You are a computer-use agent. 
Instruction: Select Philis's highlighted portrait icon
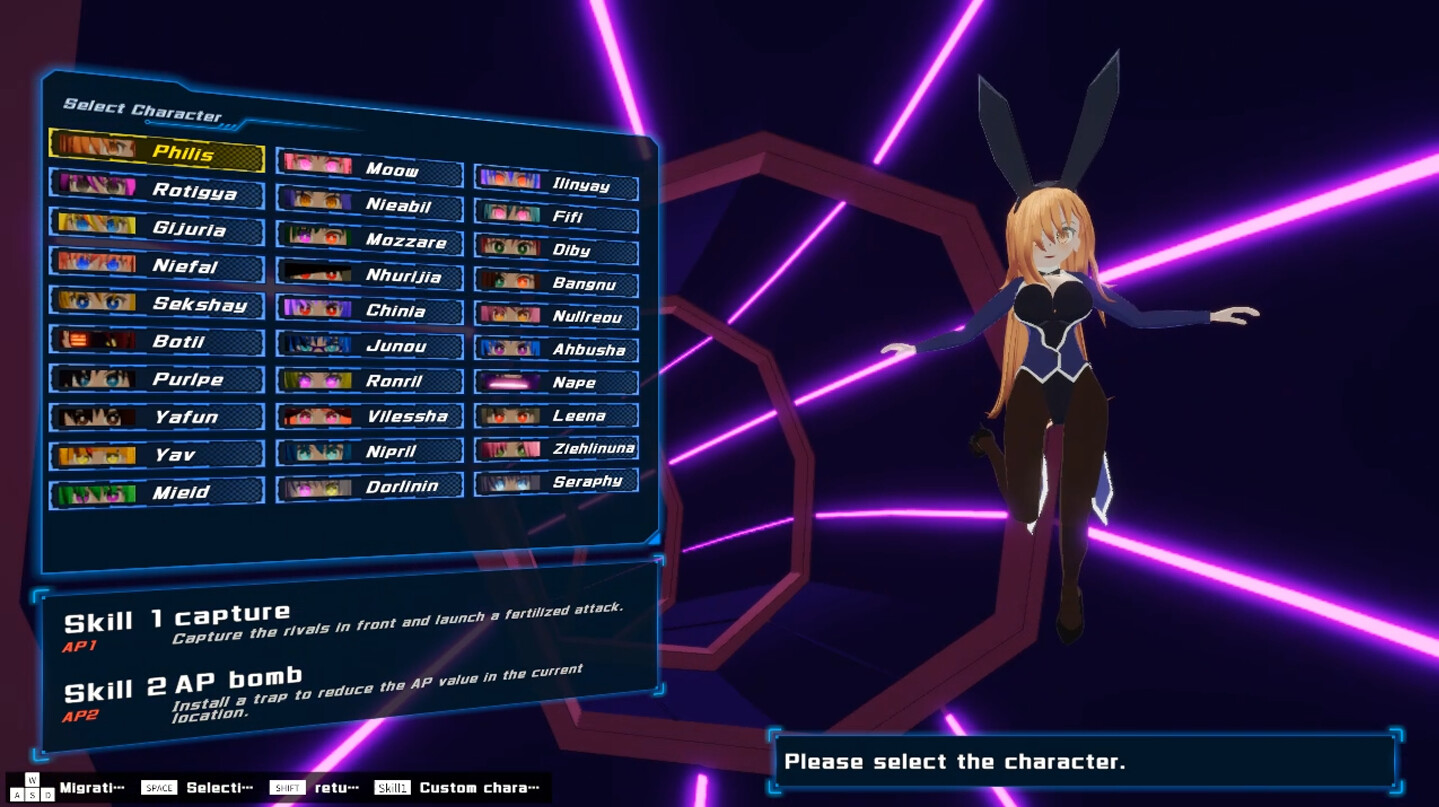pyautogui.click(x=95, y=146)
